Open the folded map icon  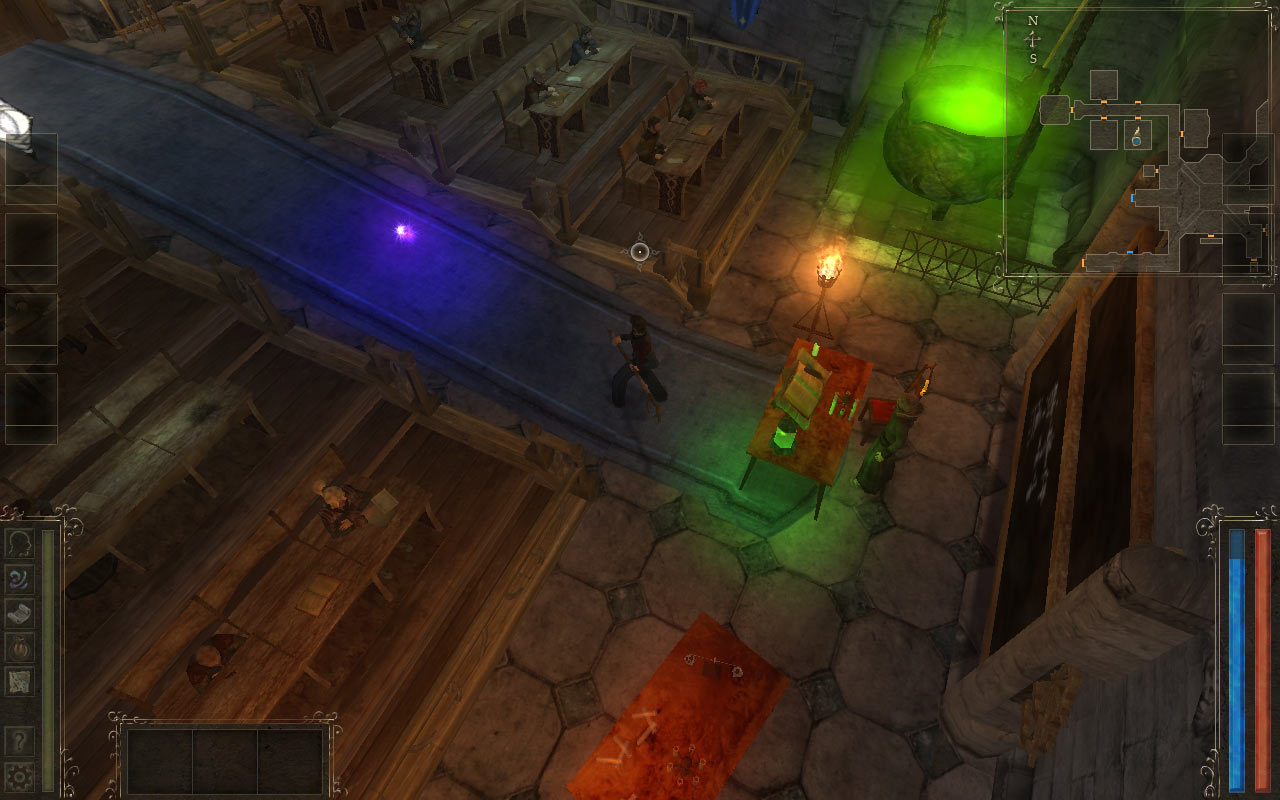click(x=20, y=681)
